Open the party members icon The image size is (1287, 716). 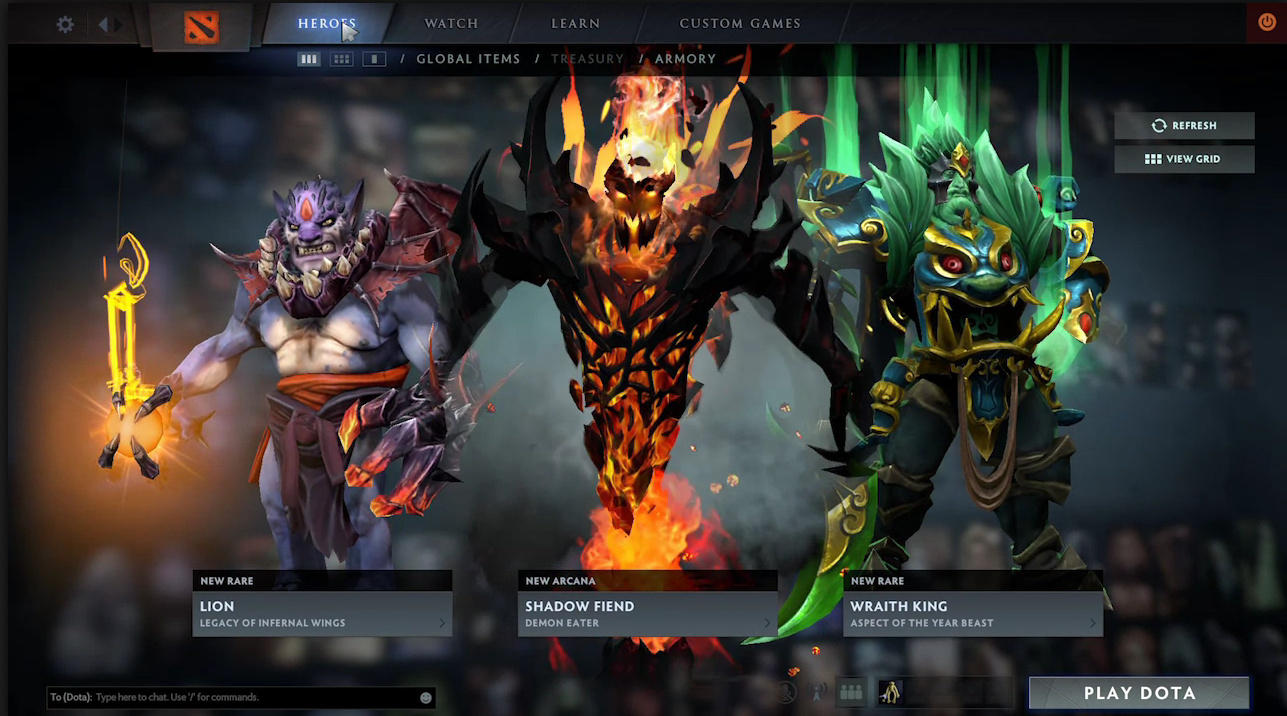coord(851,691)
